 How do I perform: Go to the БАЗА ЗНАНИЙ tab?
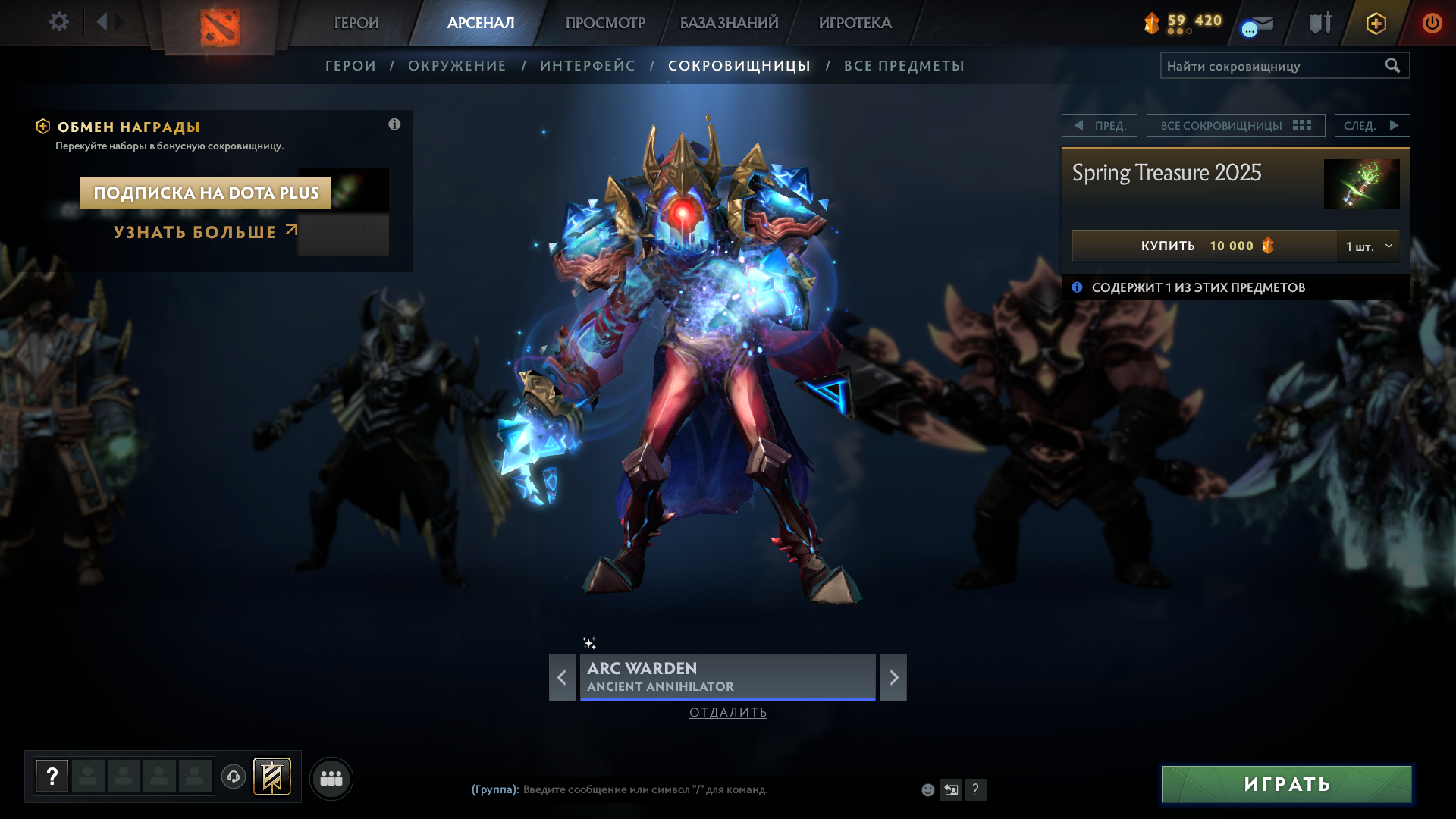tap(729, 23)
